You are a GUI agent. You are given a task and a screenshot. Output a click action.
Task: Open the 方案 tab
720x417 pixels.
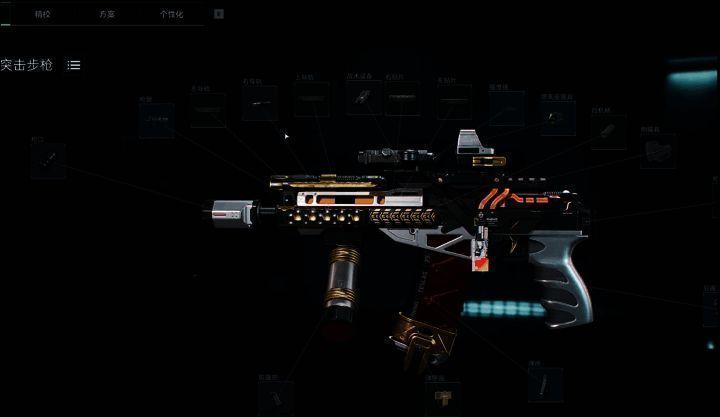click(107, 15)
